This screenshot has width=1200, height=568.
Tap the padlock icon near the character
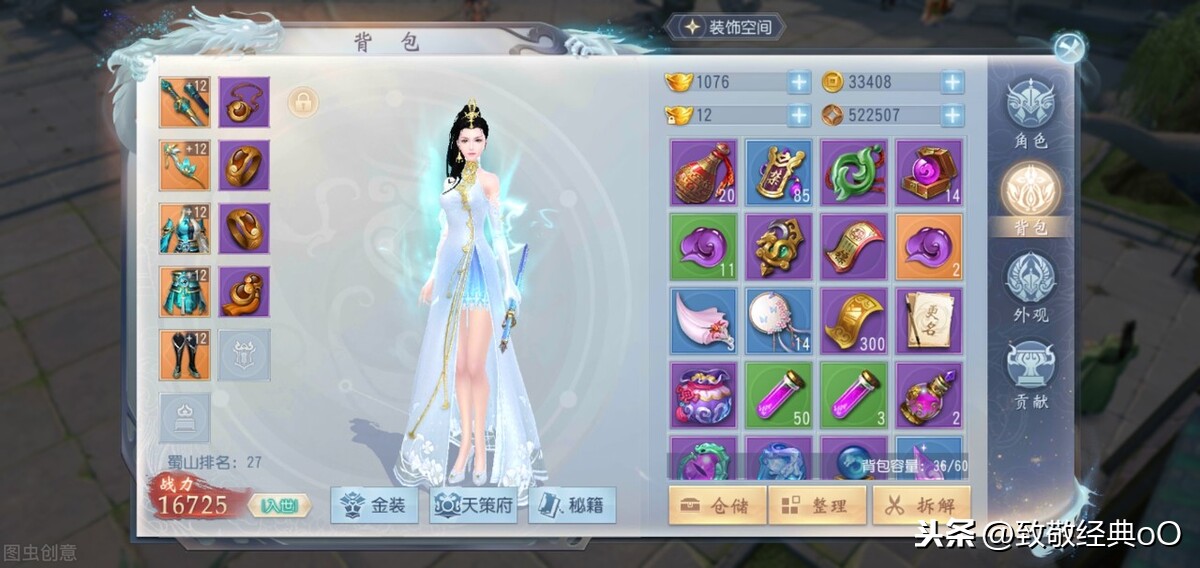(x=302, y=101)
